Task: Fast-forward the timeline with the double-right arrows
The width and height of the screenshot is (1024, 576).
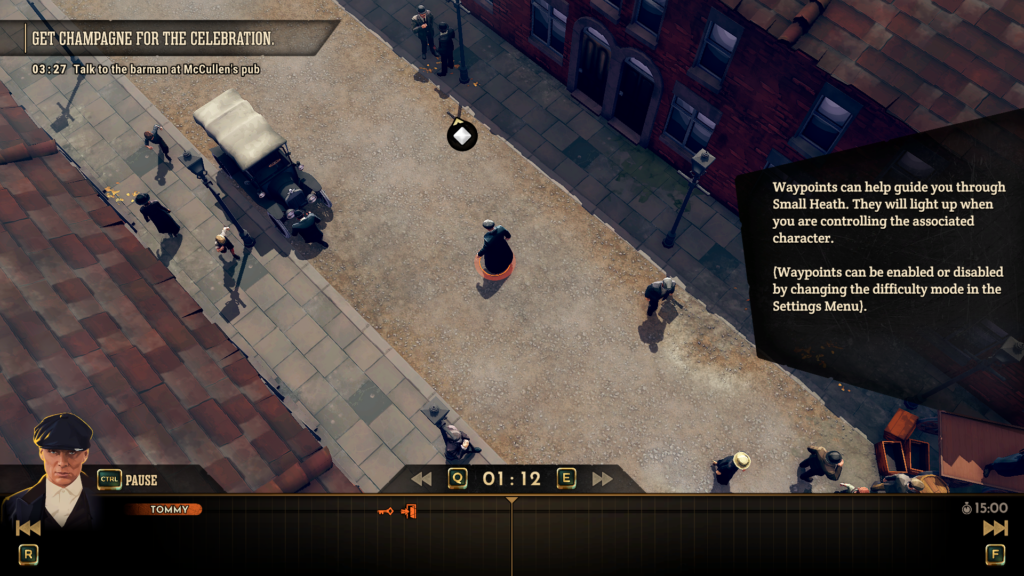Action: coord(602,479)
